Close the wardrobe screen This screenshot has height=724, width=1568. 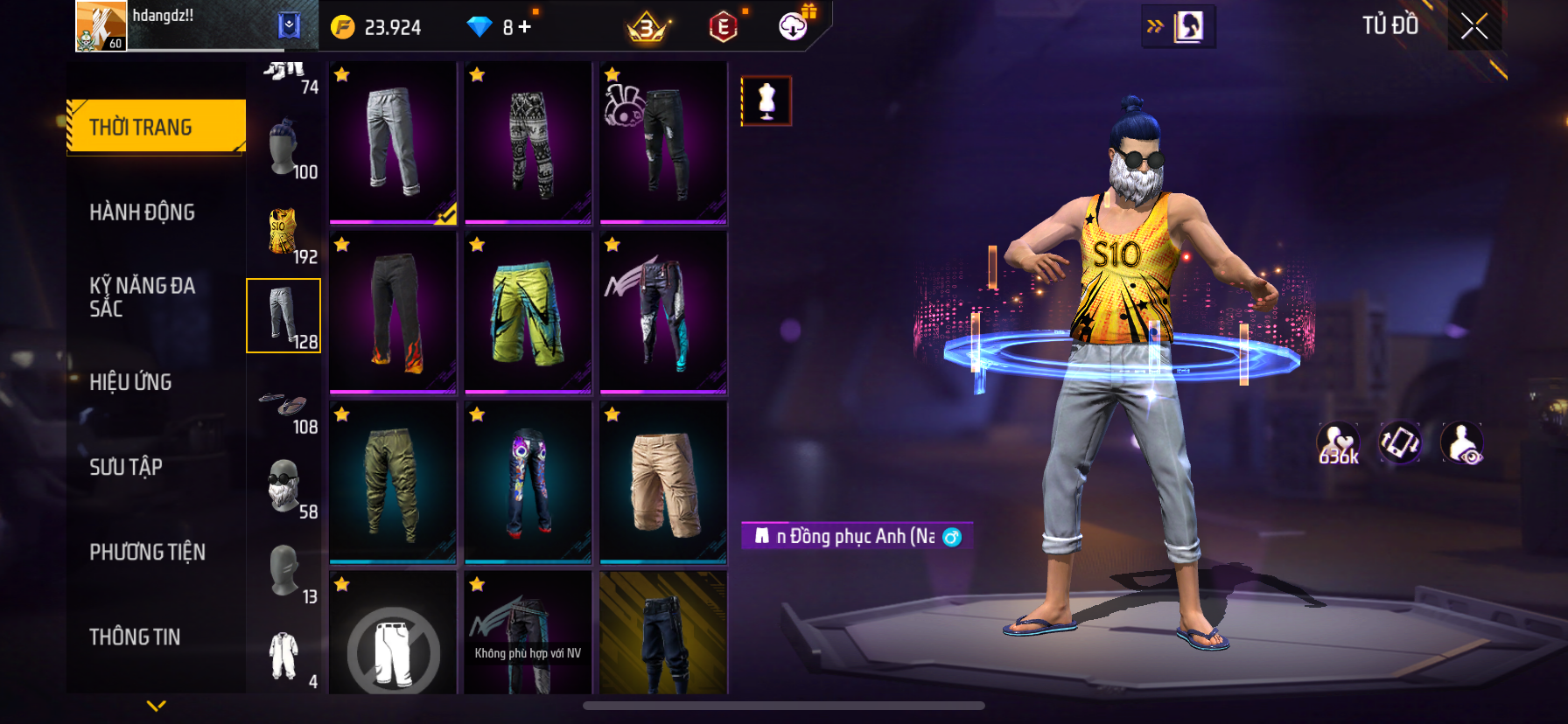pyautogui.click(x=1474, y=27)
